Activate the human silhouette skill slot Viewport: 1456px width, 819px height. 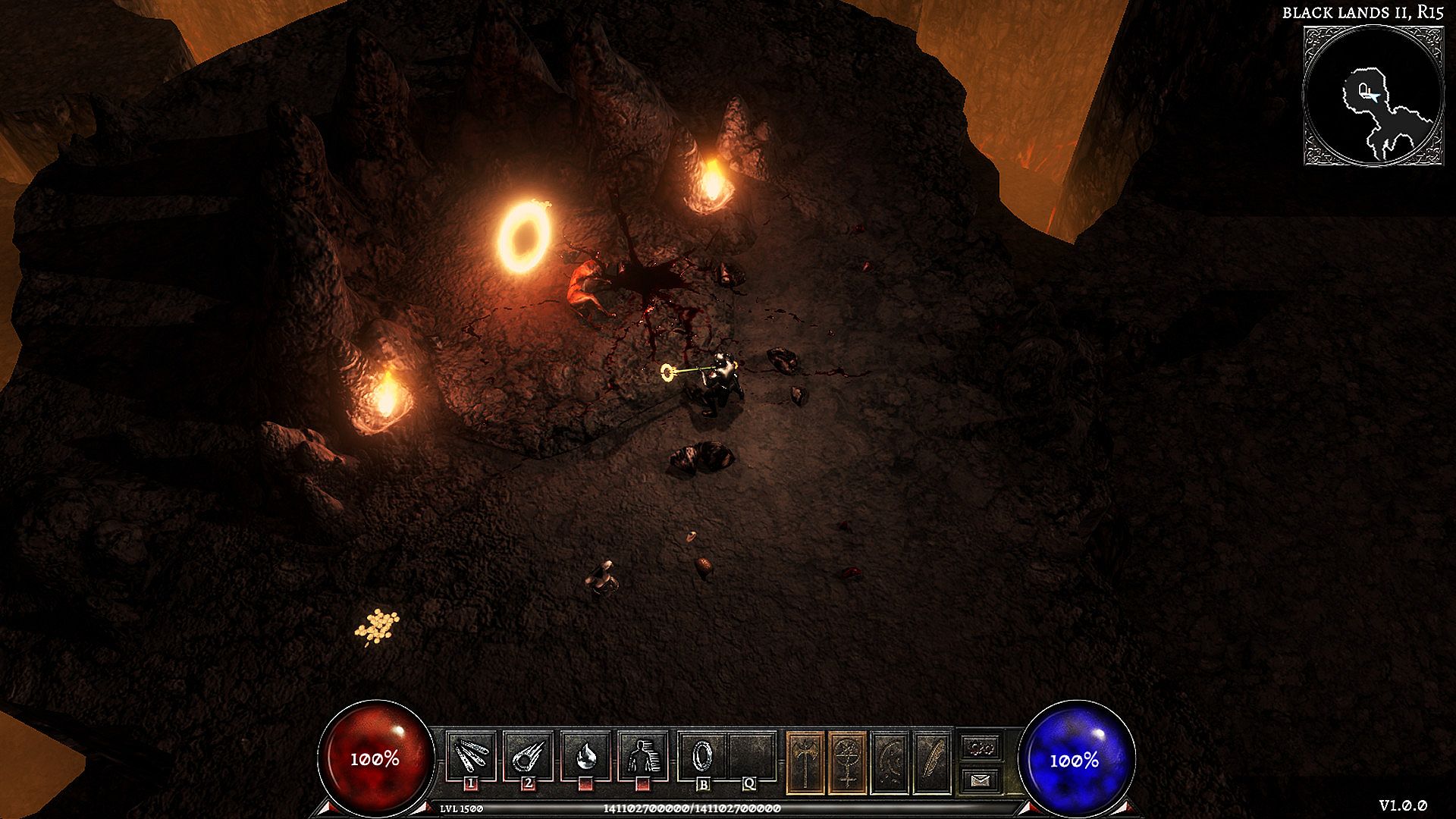tap(642, 756)
